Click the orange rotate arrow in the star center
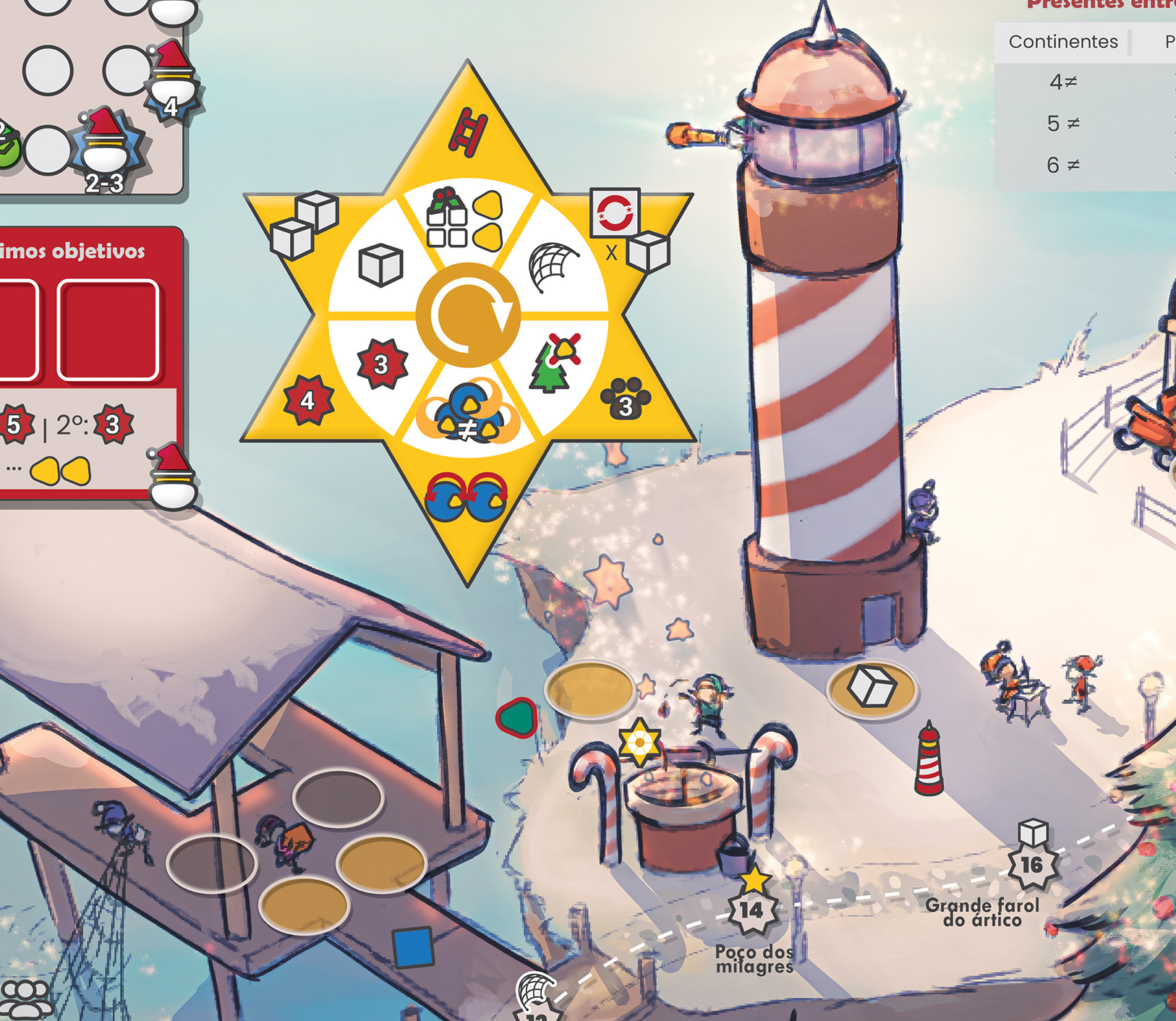Viewport: 1176px width, 1021px height. [469, 316]
